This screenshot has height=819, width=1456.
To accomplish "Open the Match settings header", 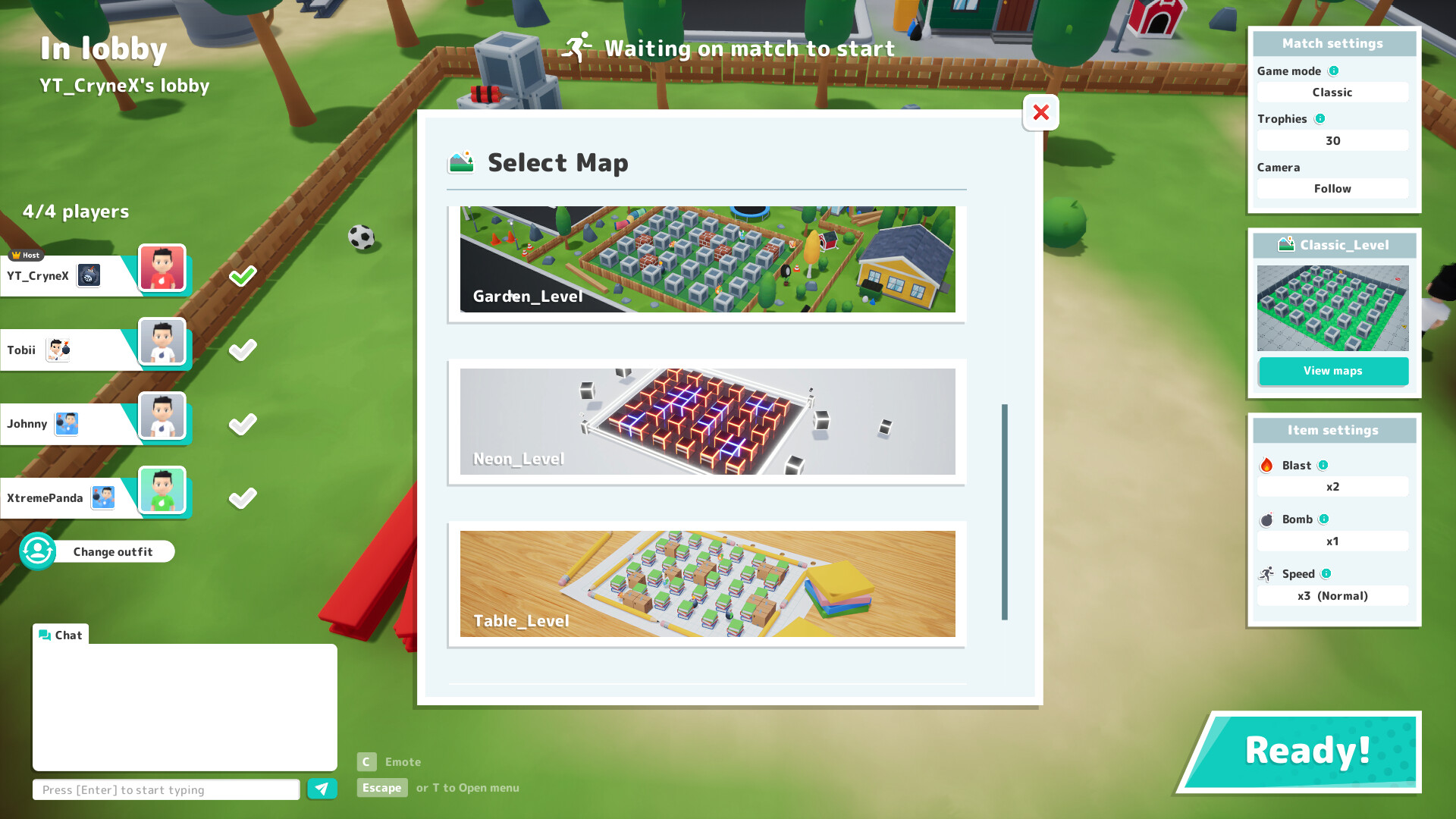I will [x=1333, y=43].
